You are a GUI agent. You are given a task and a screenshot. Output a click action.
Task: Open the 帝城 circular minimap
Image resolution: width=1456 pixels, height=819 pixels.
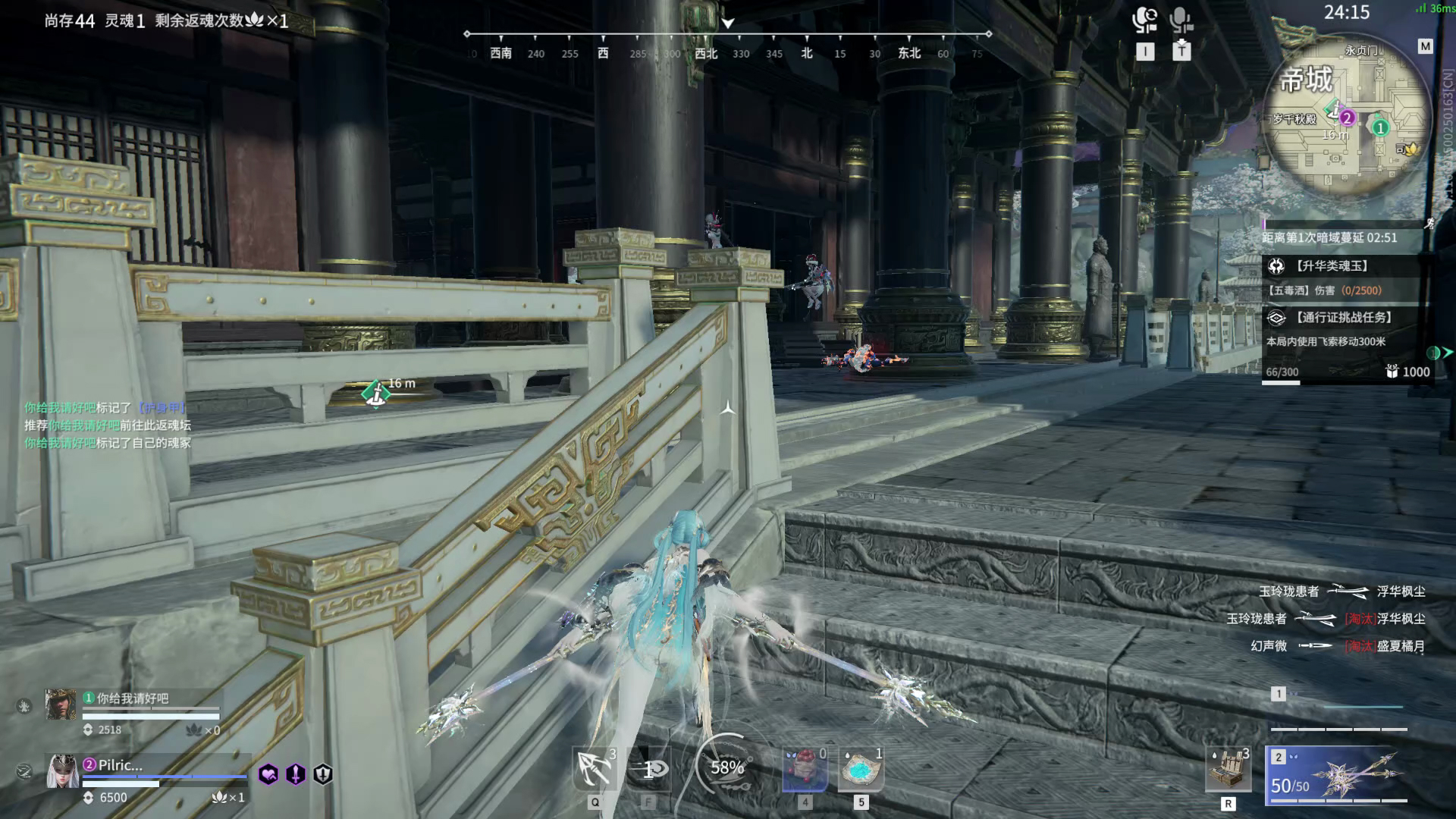(1346, 121)
